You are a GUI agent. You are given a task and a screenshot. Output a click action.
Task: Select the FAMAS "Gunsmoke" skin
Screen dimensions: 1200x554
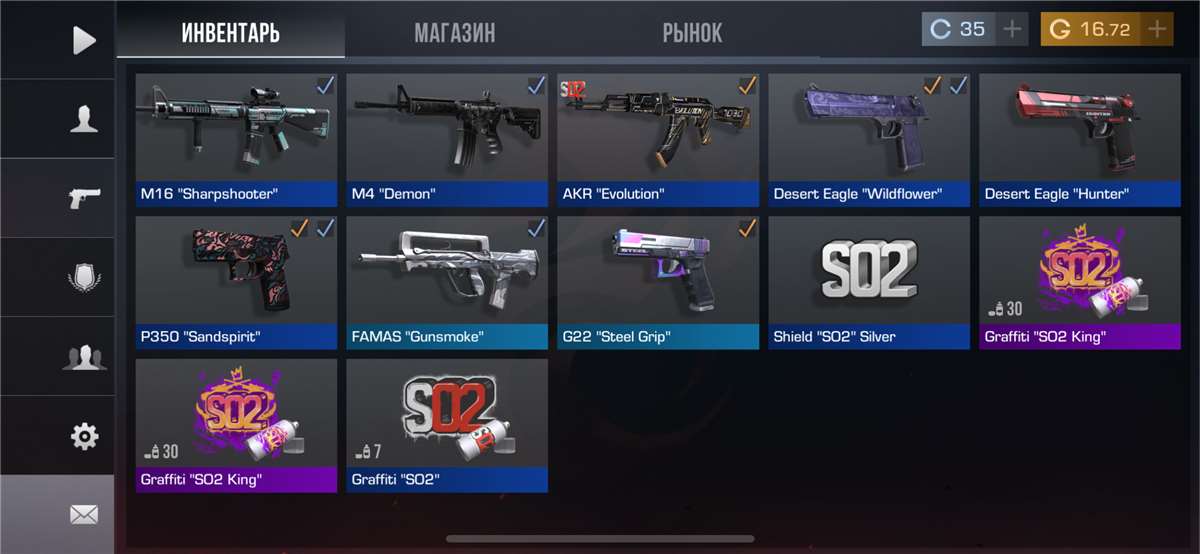(447, 282)
